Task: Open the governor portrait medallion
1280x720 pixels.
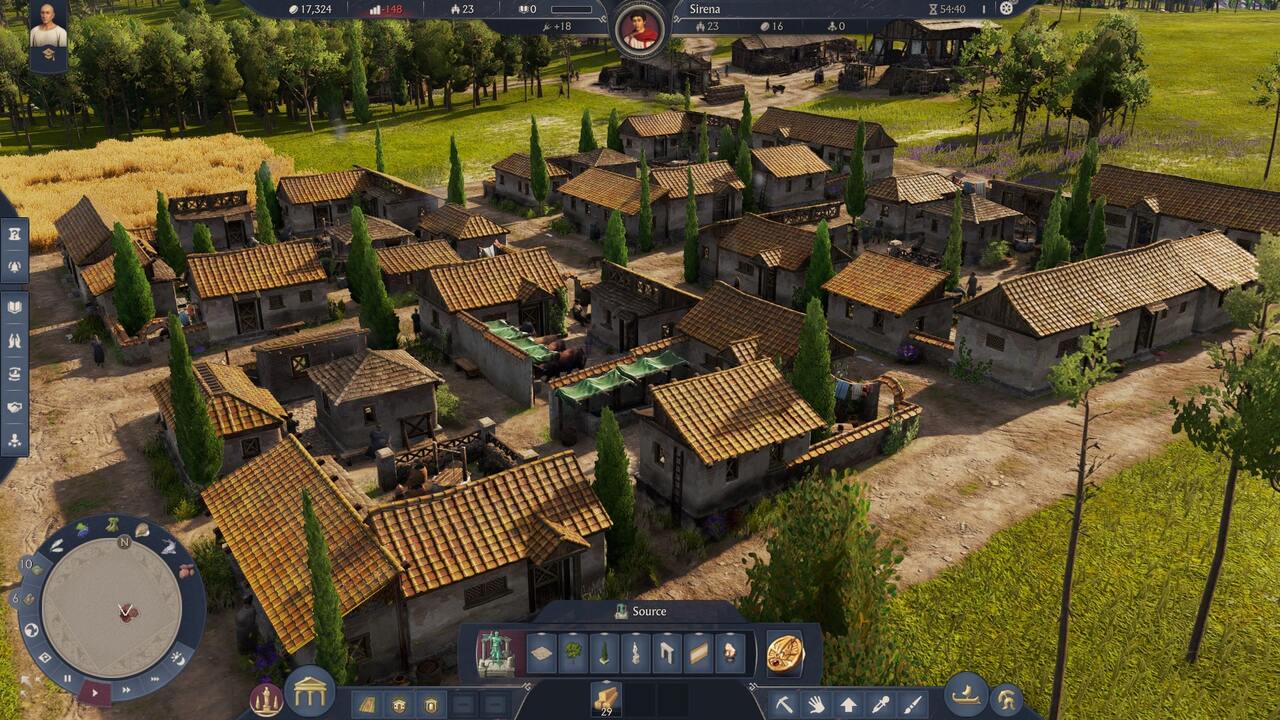Action: pyautogui.click(x=639, y=27)
